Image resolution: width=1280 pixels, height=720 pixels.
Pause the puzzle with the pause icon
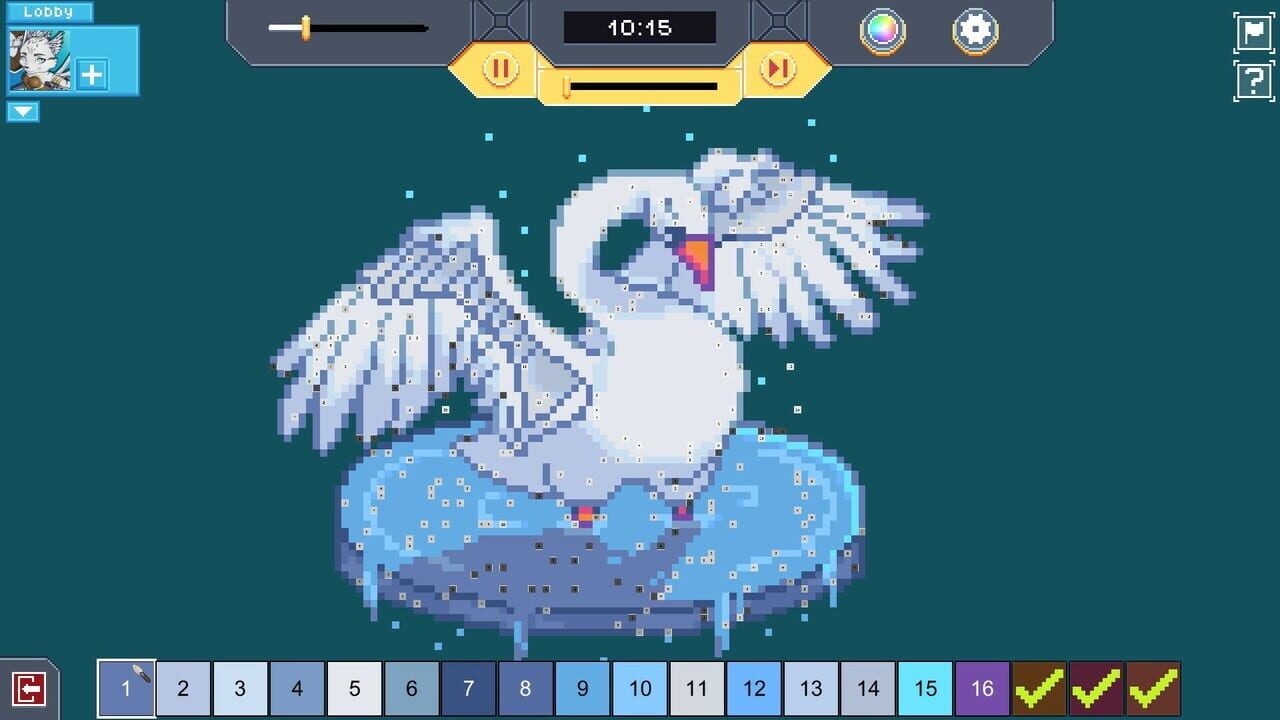499,70
